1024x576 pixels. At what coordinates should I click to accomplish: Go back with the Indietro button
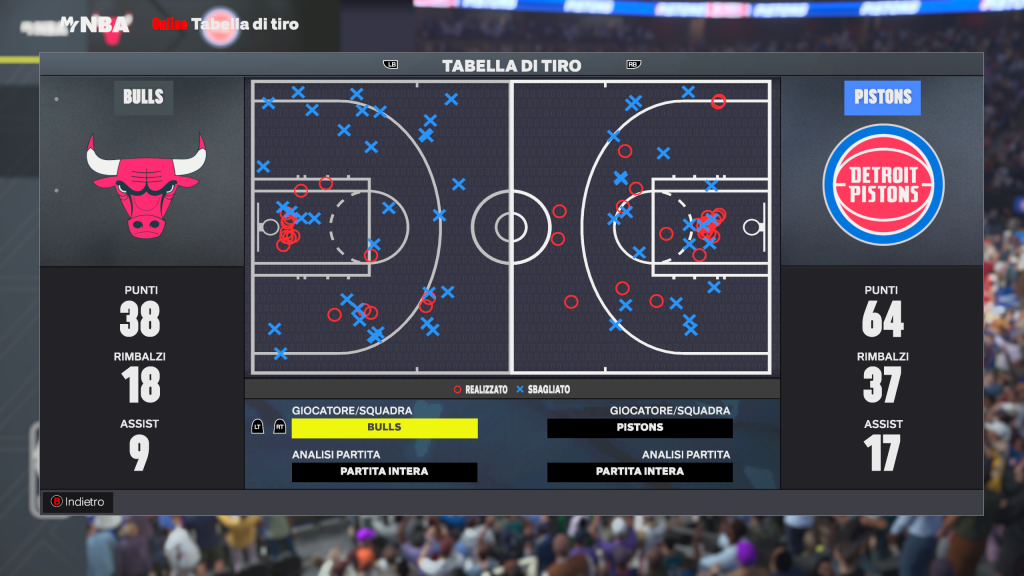[78, 502]
